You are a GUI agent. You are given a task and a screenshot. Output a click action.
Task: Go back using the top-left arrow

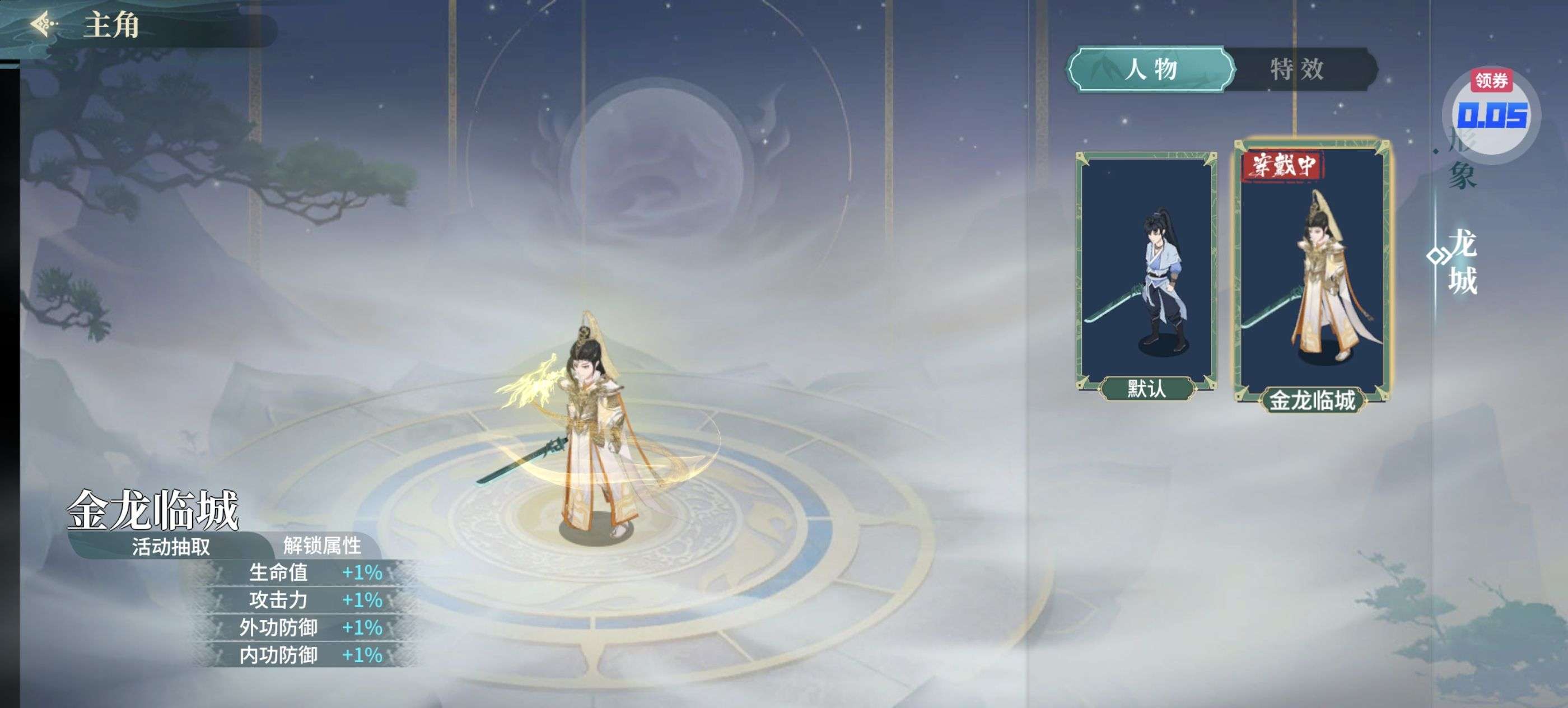[44, 25]
